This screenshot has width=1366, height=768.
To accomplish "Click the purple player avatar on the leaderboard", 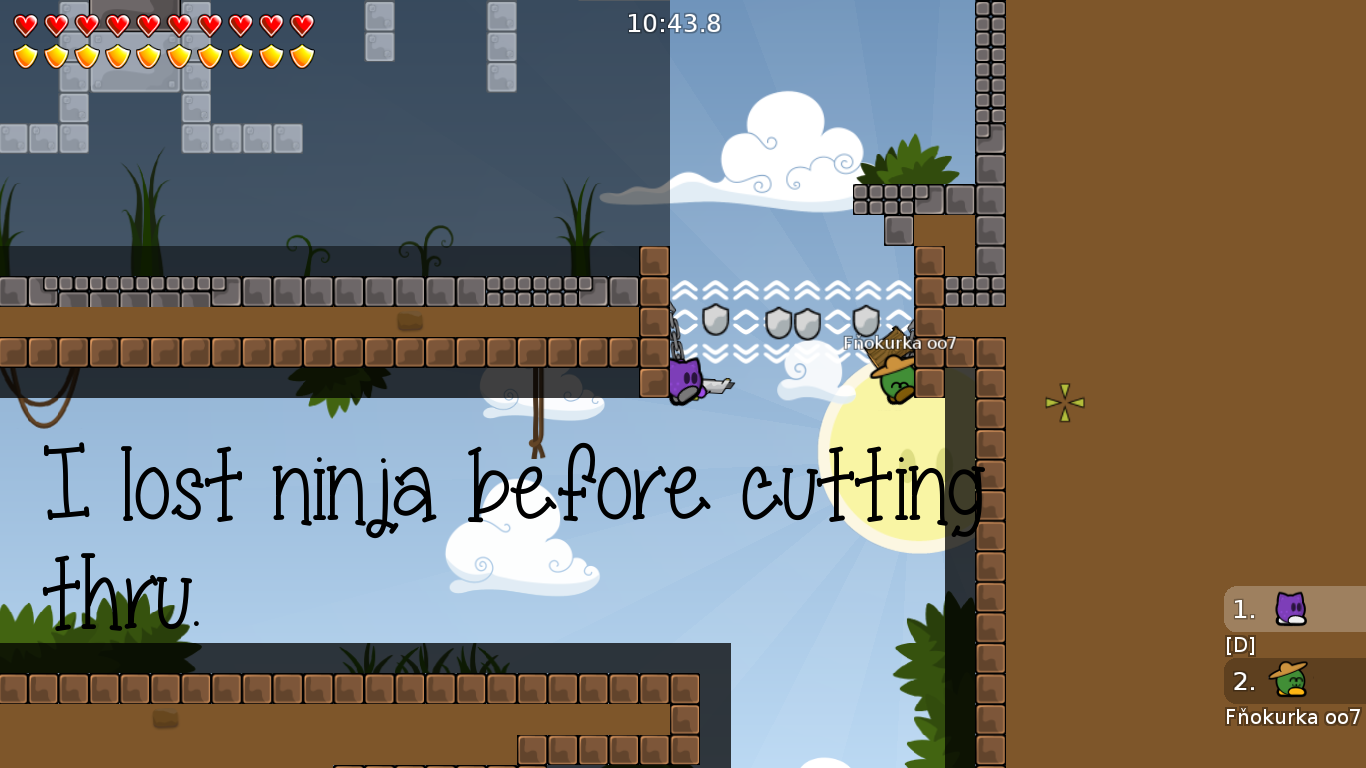I will [x=1291, y=609].
